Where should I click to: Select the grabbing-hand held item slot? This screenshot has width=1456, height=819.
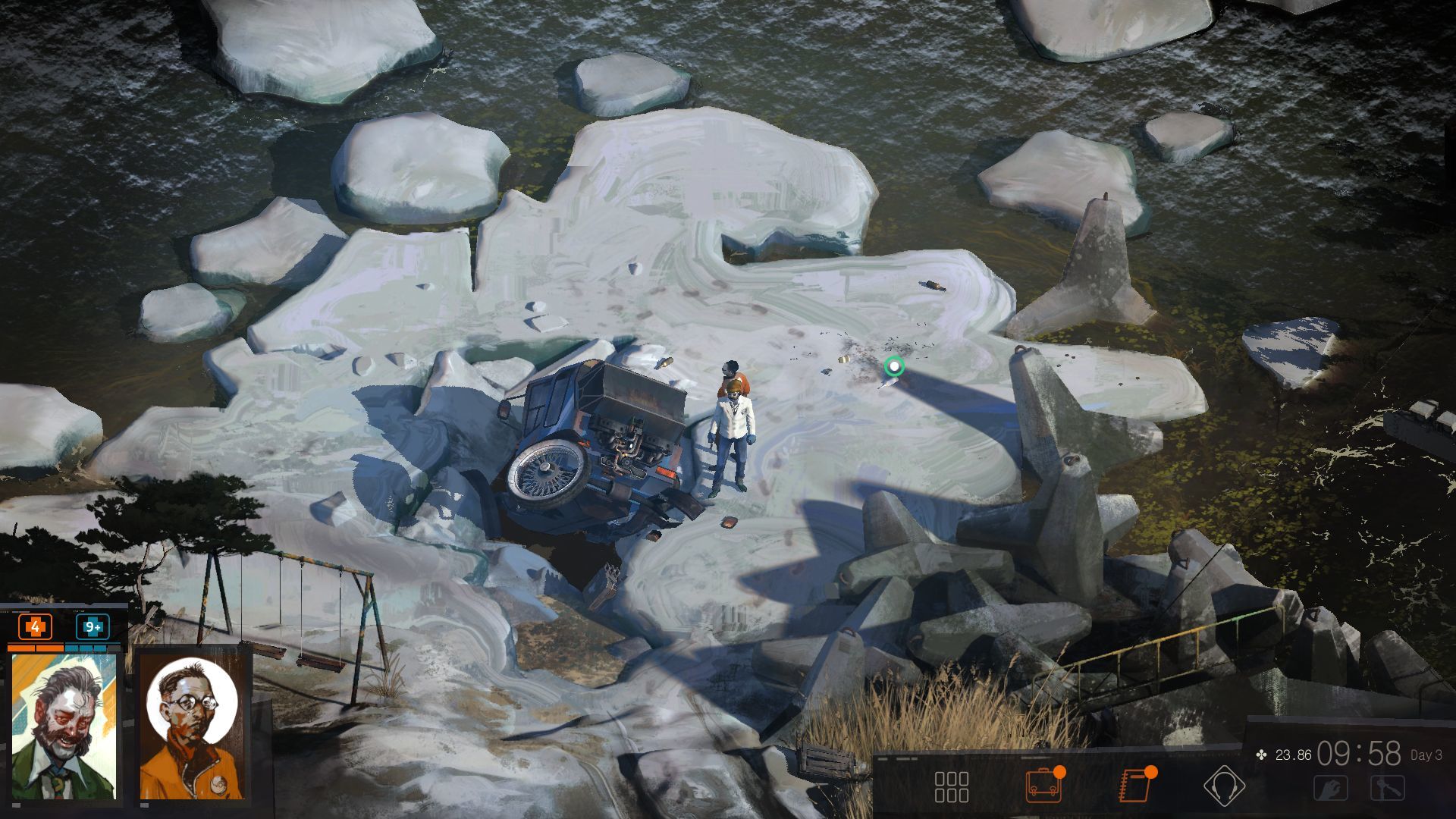pyautogui.click(x=1331, y=789)
